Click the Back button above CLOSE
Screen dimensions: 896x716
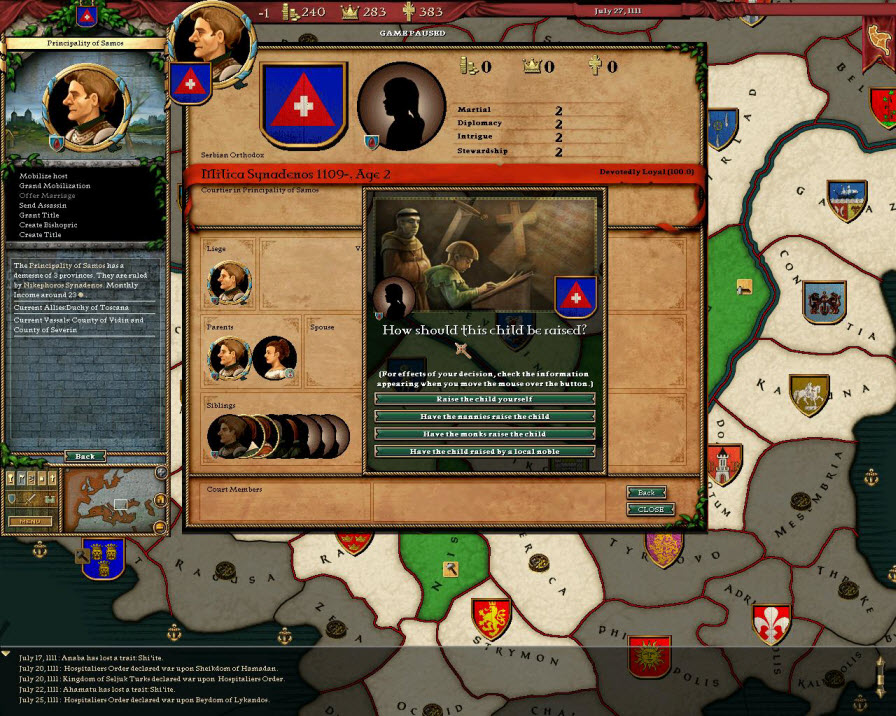point(646,492)
